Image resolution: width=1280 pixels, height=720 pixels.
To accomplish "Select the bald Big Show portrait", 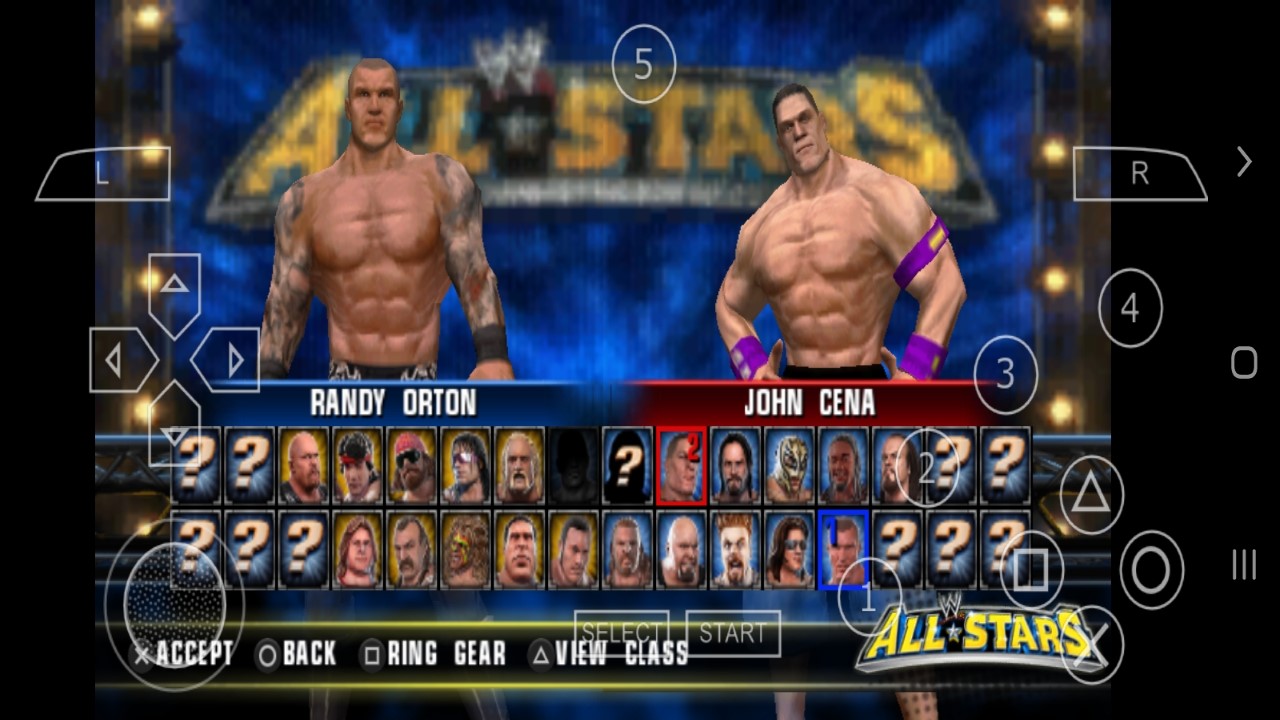I will (681, 549).
